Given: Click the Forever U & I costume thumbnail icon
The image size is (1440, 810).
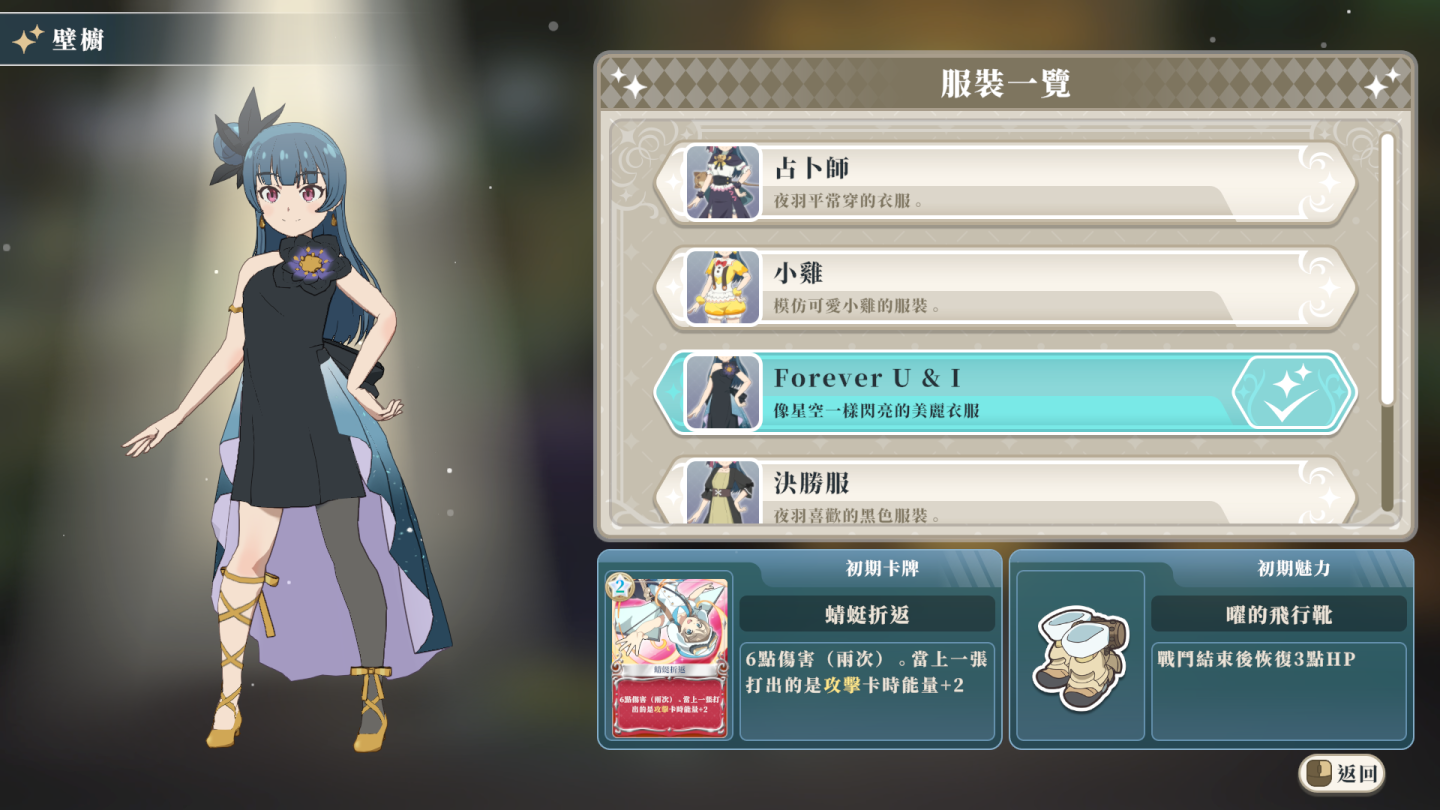Looking at the screenshot, I should (x=719, y=392).
